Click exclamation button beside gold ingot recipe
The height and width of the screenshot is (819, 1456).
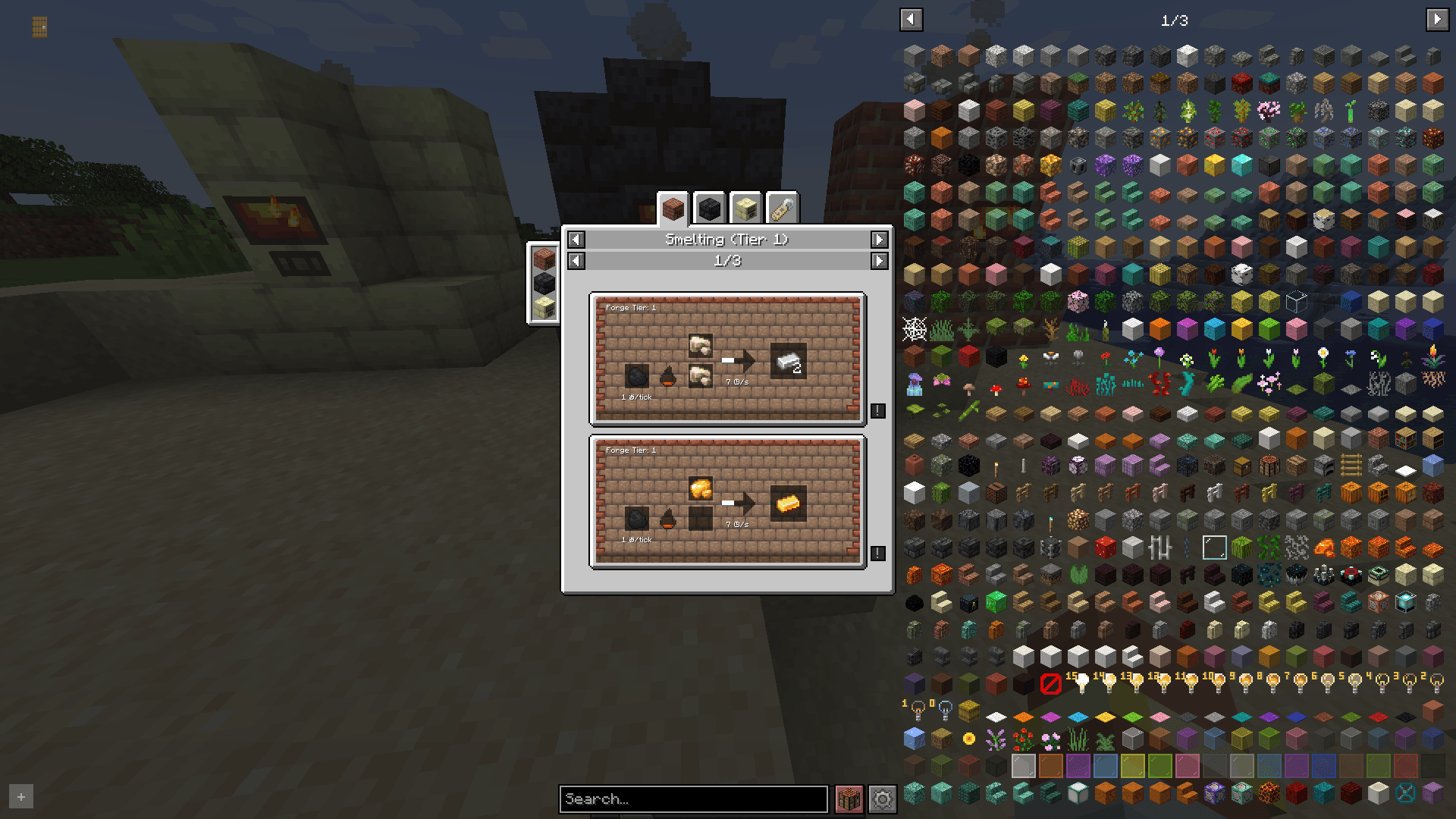877,553
